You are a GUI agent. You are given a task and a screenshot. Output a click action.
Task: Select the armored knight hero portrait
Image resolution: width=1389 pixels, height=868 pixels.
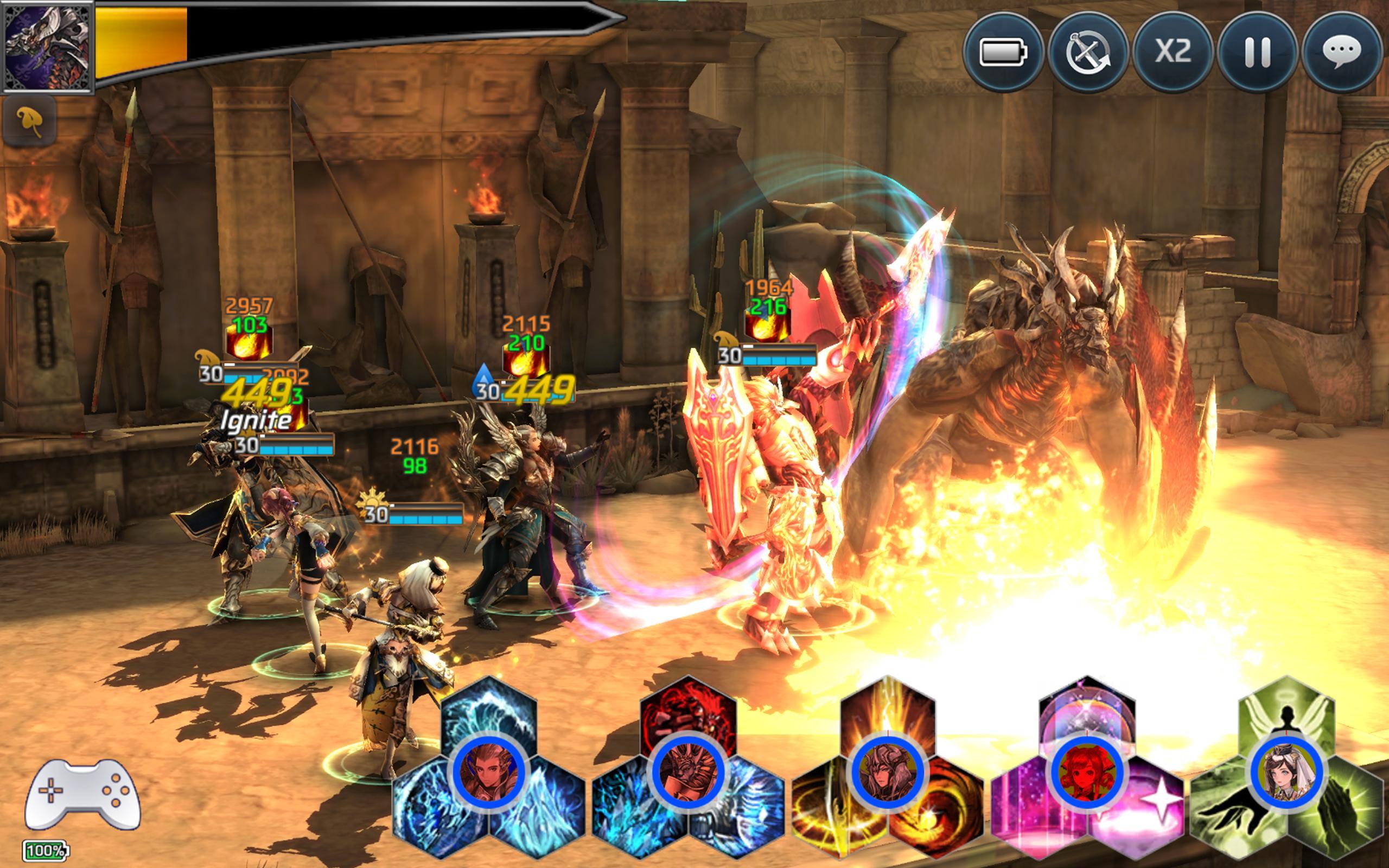point(687,772)
